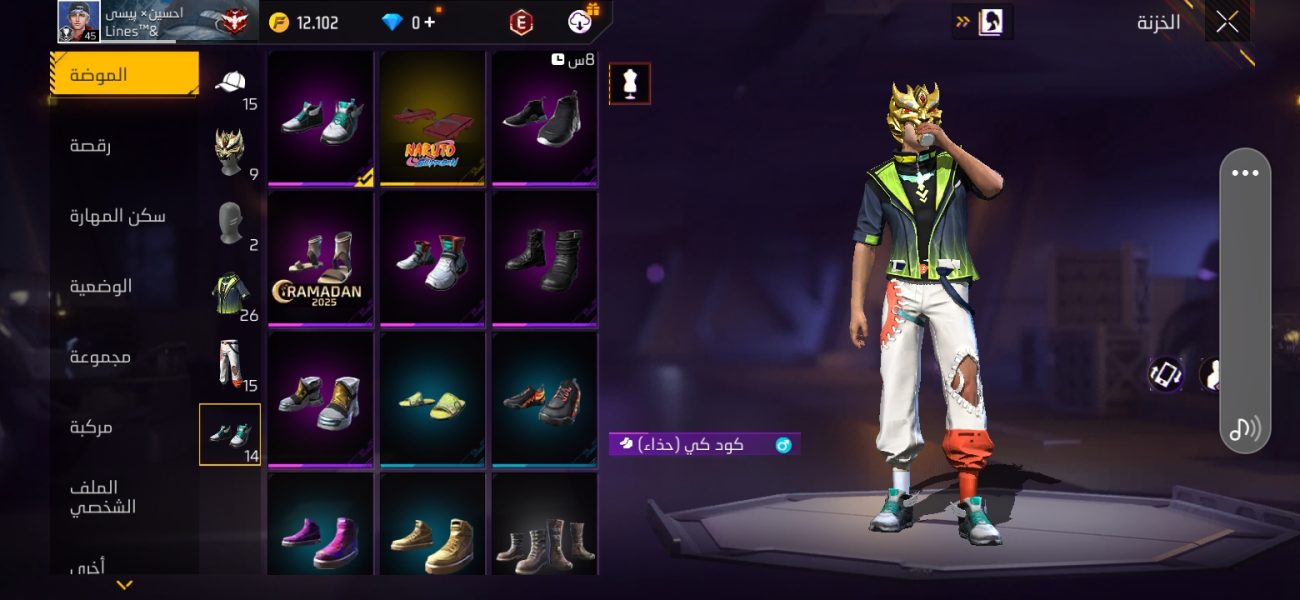Equip the Ramadan 2025 sandals
Image resolution: width=1300 pixels, height=600 pixels.
[320, 259]
